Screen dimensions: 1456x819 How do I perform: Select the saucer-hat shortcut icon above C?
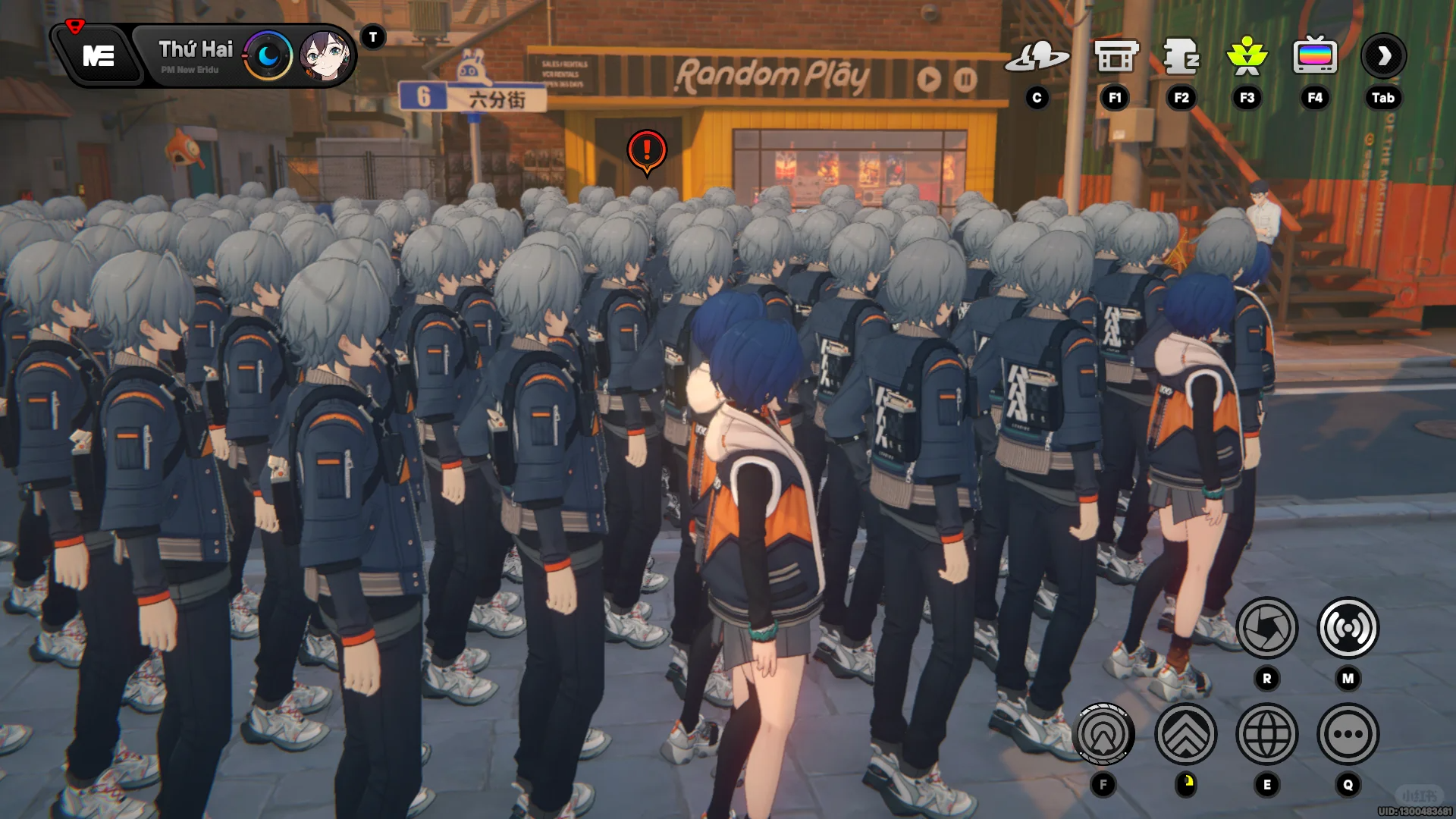(x=1038, y=57)
